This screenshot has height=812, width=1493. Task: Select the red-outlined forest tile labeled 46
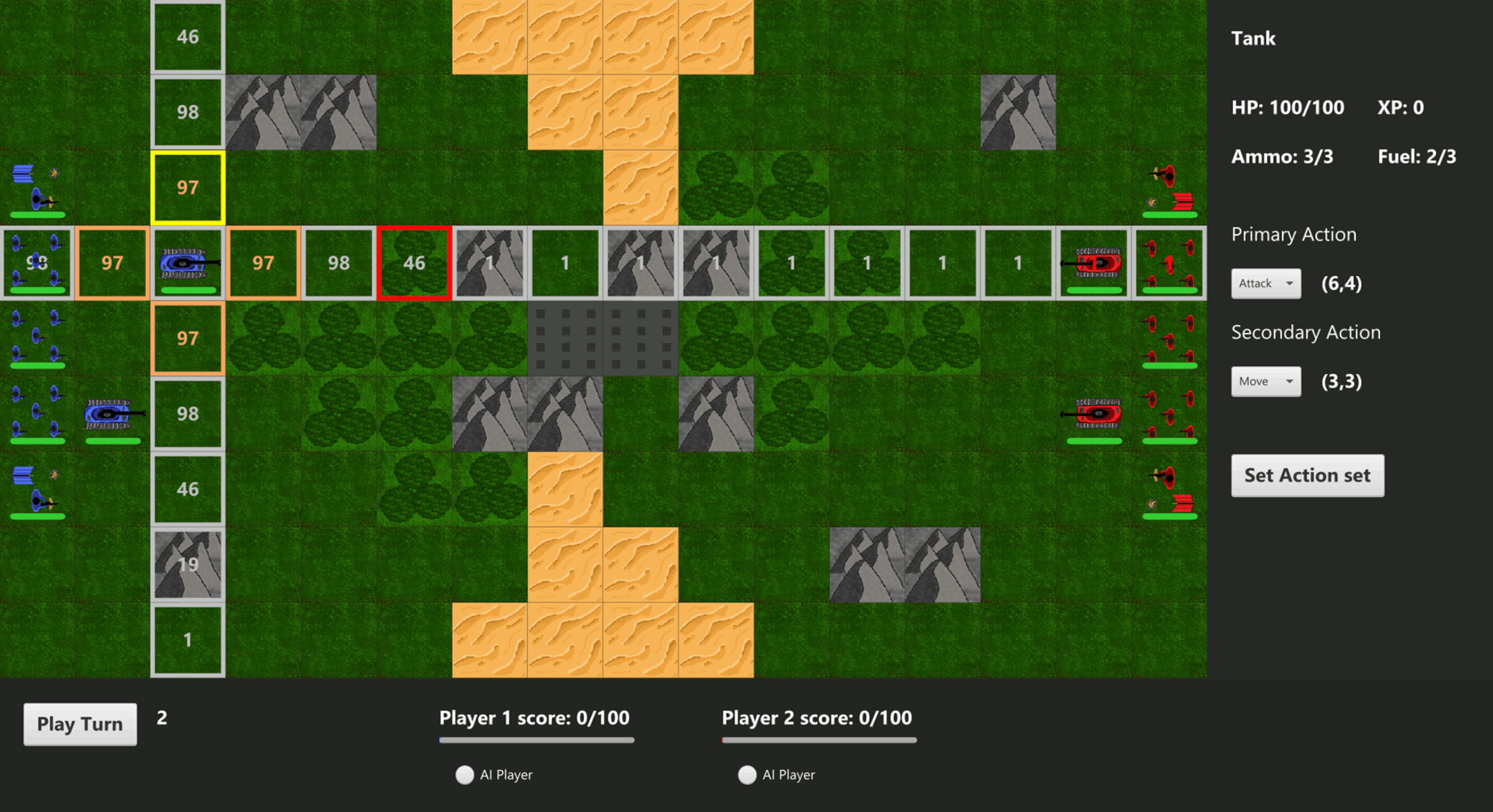(413, 263)
